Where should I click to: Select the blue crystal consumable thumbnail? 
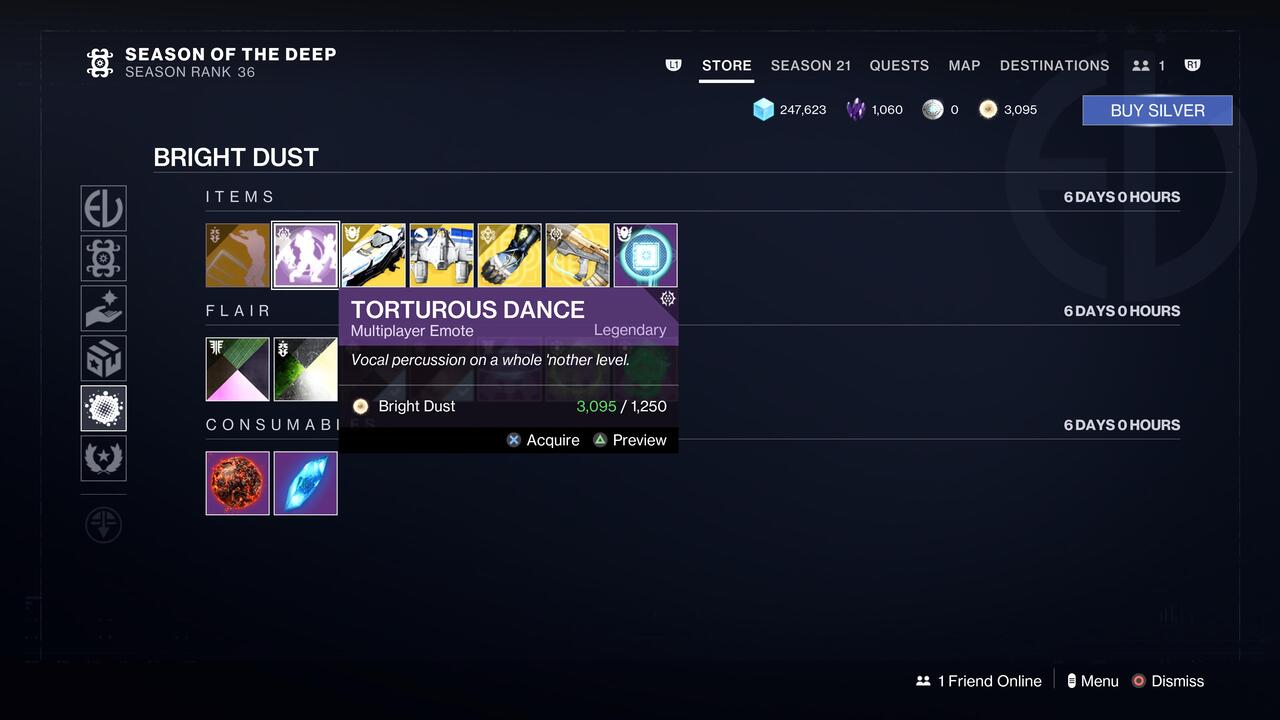pos(305,483)
